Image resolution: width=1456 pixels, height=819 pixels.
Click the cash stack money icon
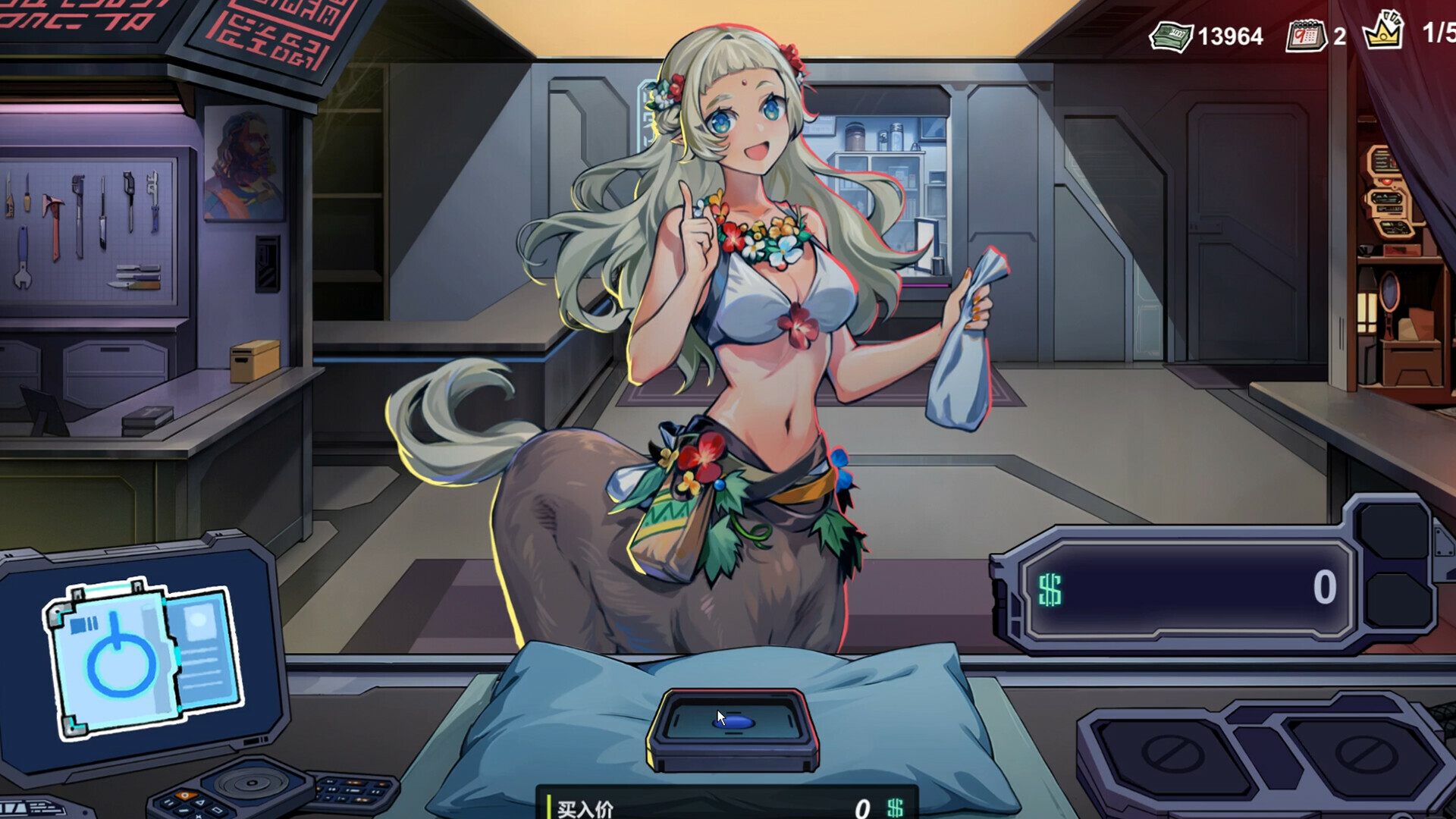pos(1172,34)
